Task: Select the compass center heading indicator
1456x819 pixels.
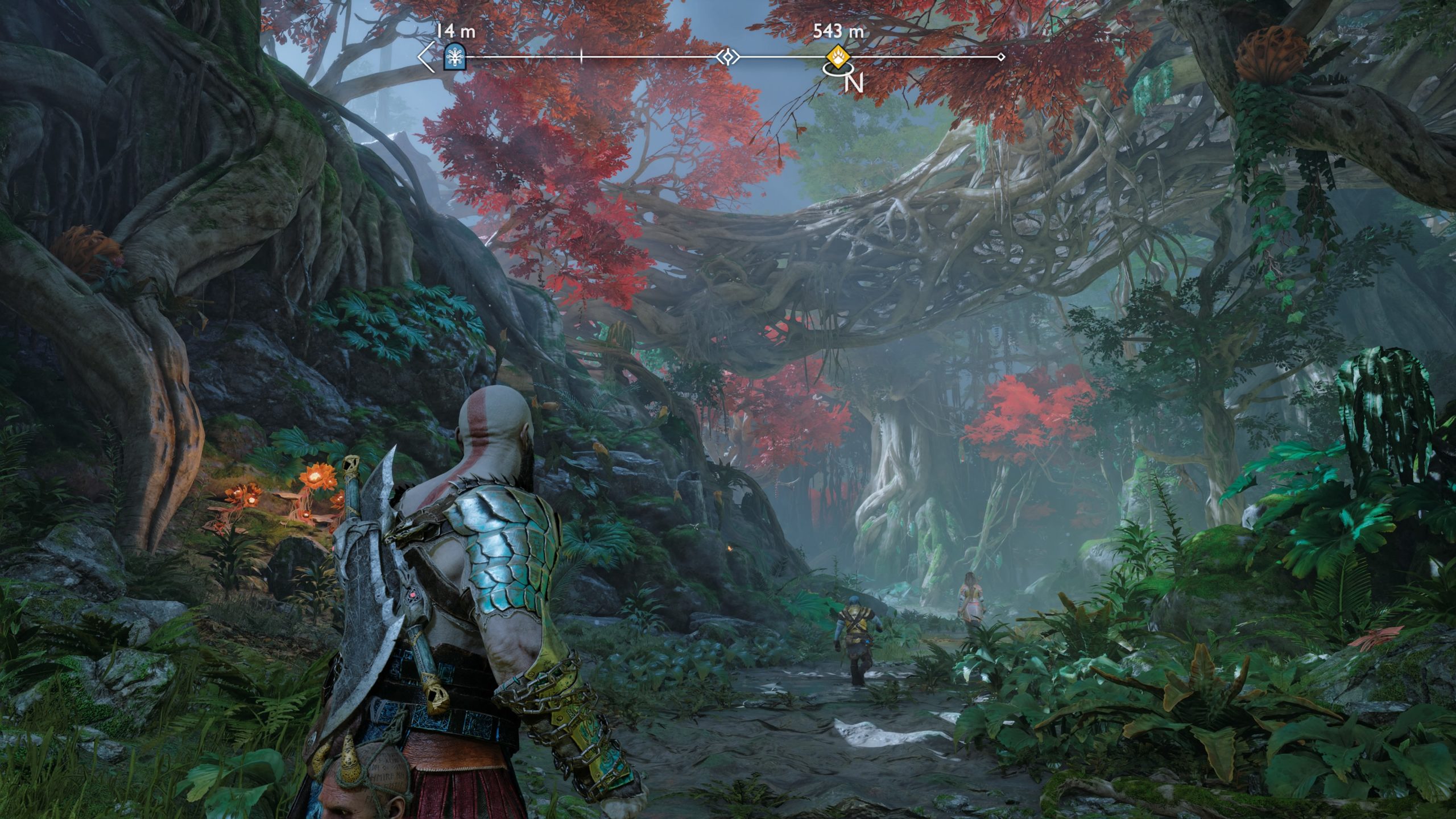Action: 727,57
